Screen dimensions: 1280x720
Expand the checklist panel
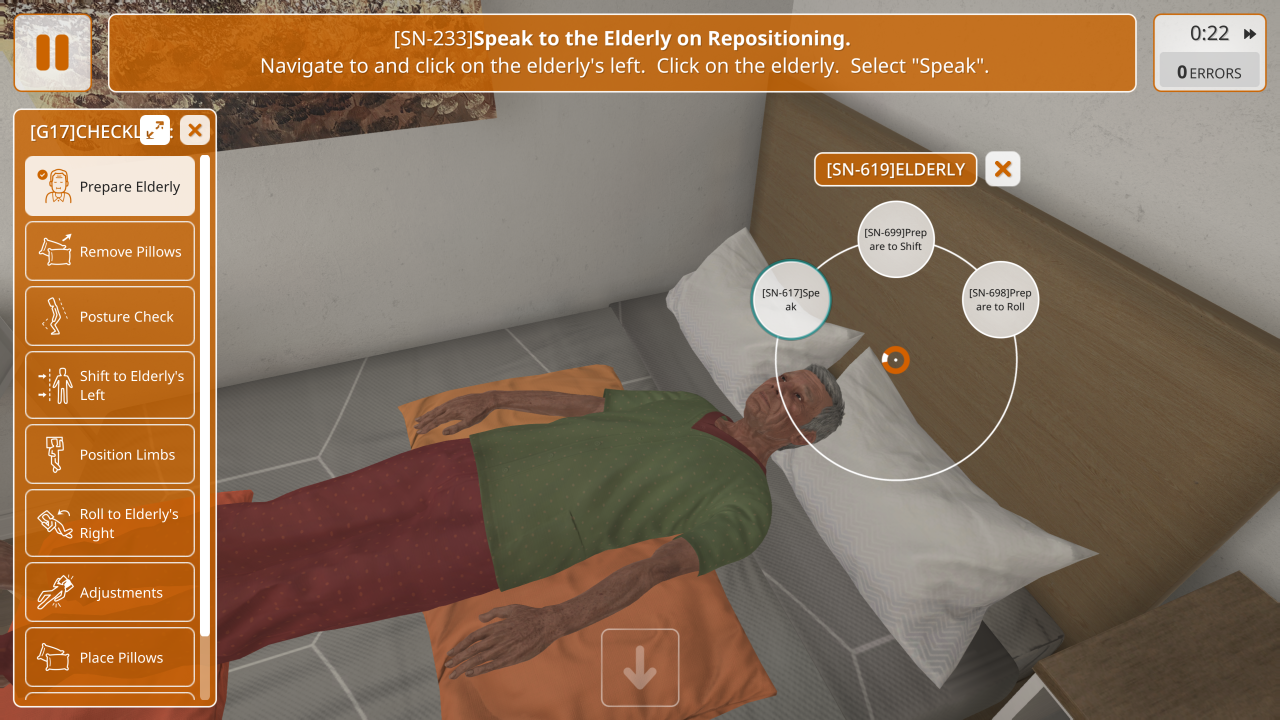pyautogui.click(x=155, y=130)
